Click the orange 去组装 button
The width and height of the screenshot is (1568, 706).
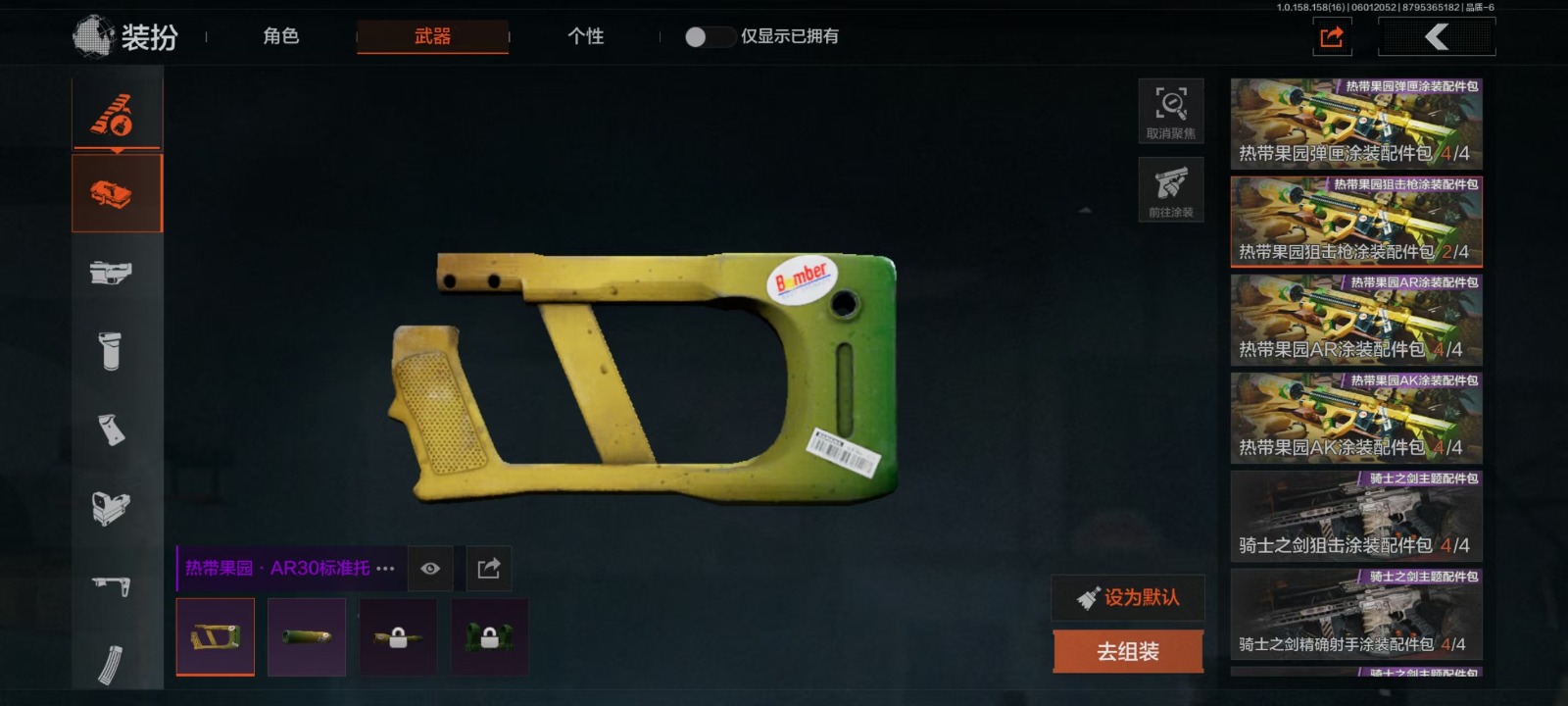[1128, 651]
